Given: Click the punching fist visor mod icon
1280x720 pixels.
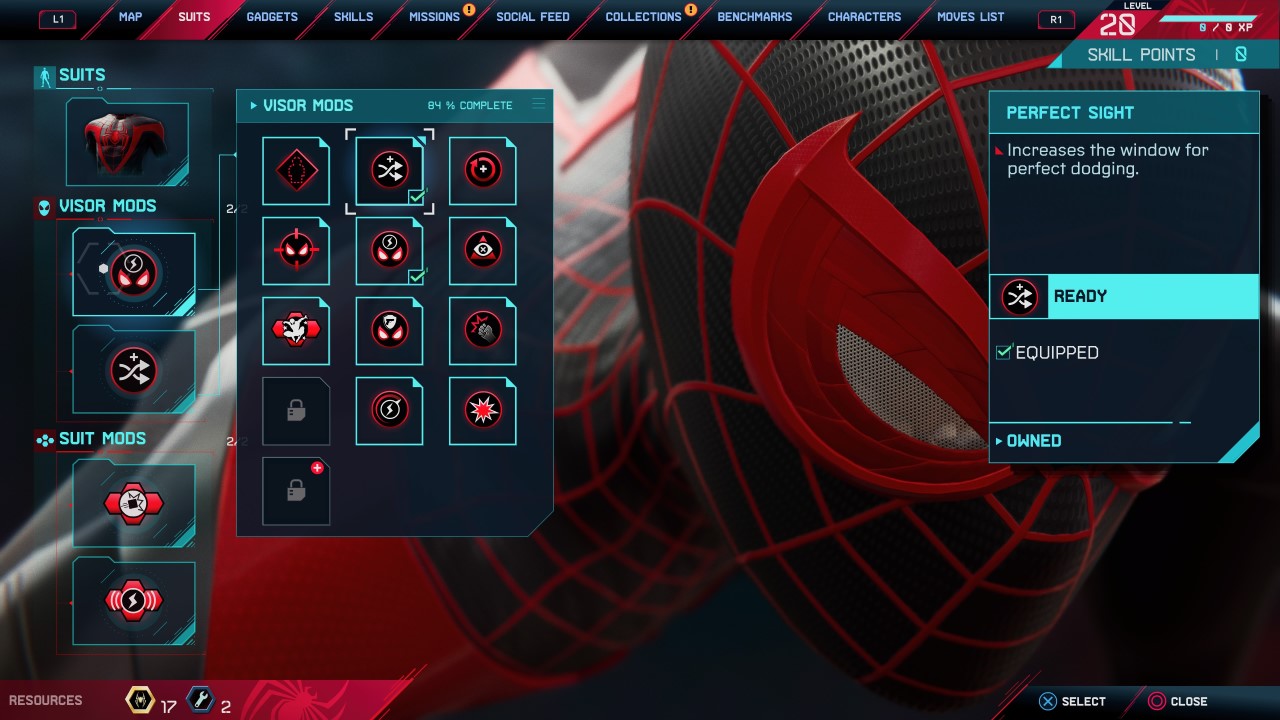Looking at the screenshot, I should [x=482, y=330].
